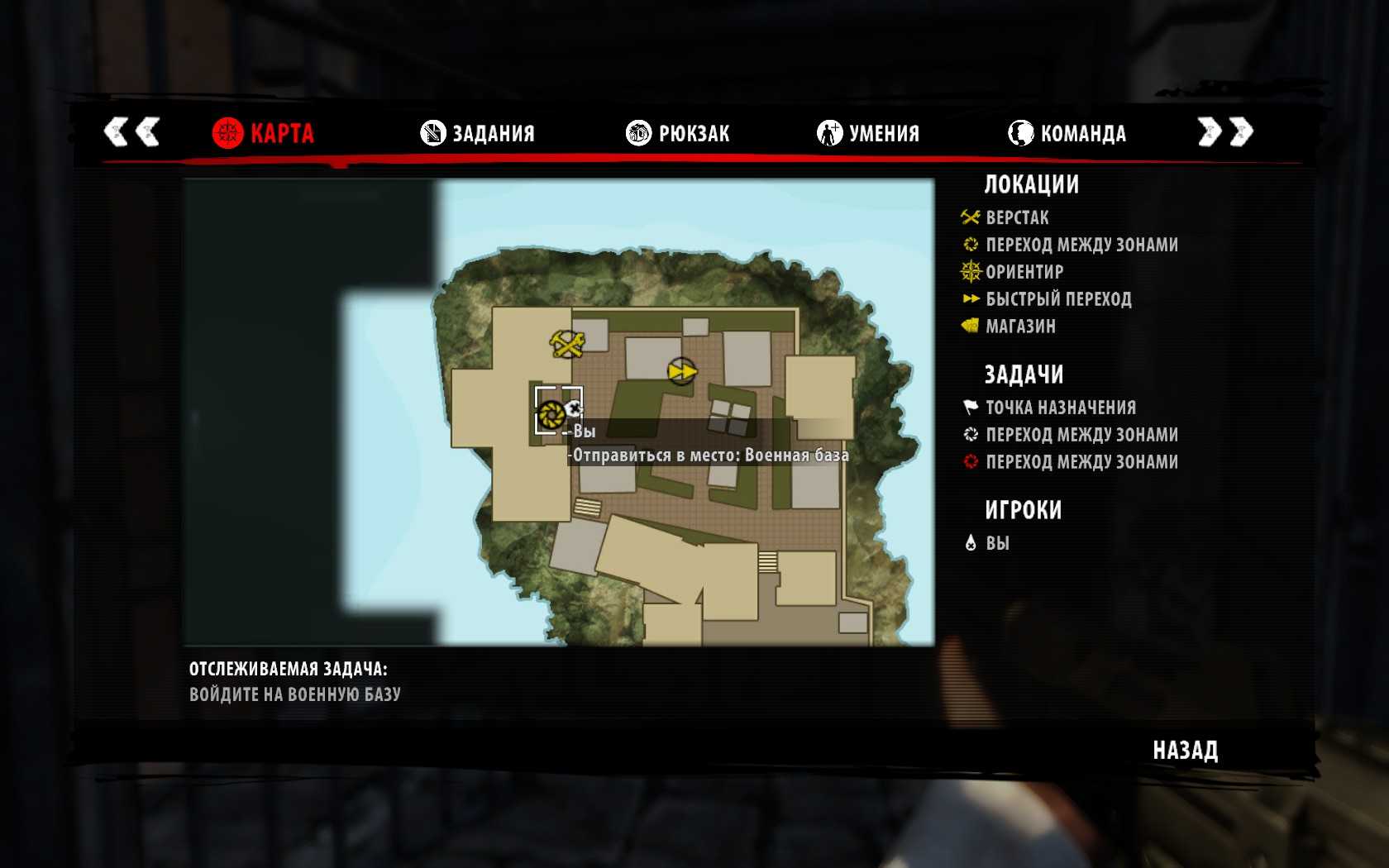This screenshot has height=868, width=1389.
Task: Select the workbench marker on the map
Action: click(x=567, y=343)
